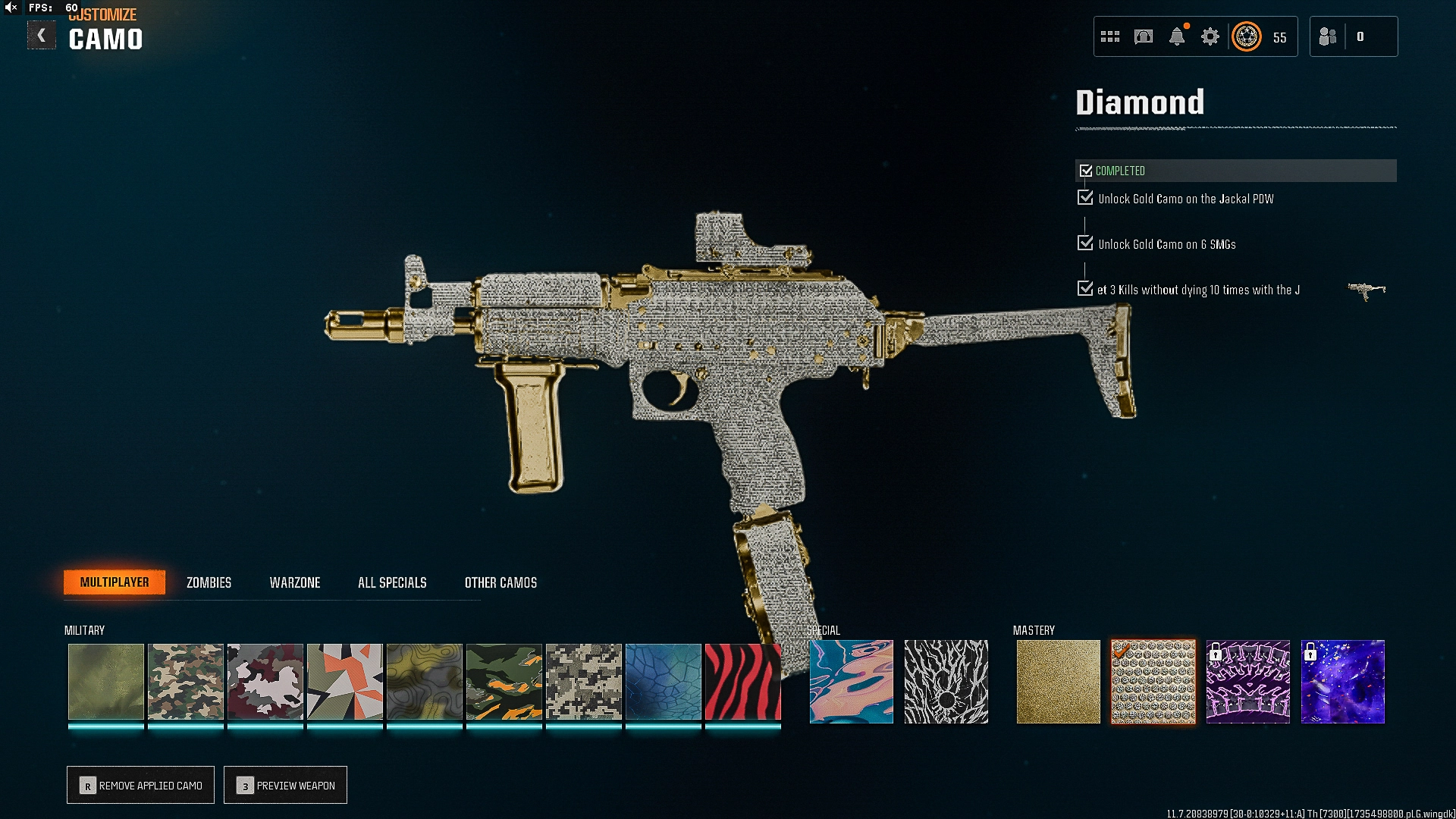Select the Diamond mastery camo swatch
Screen dimensions: 1456x819
pos(1153,681)
